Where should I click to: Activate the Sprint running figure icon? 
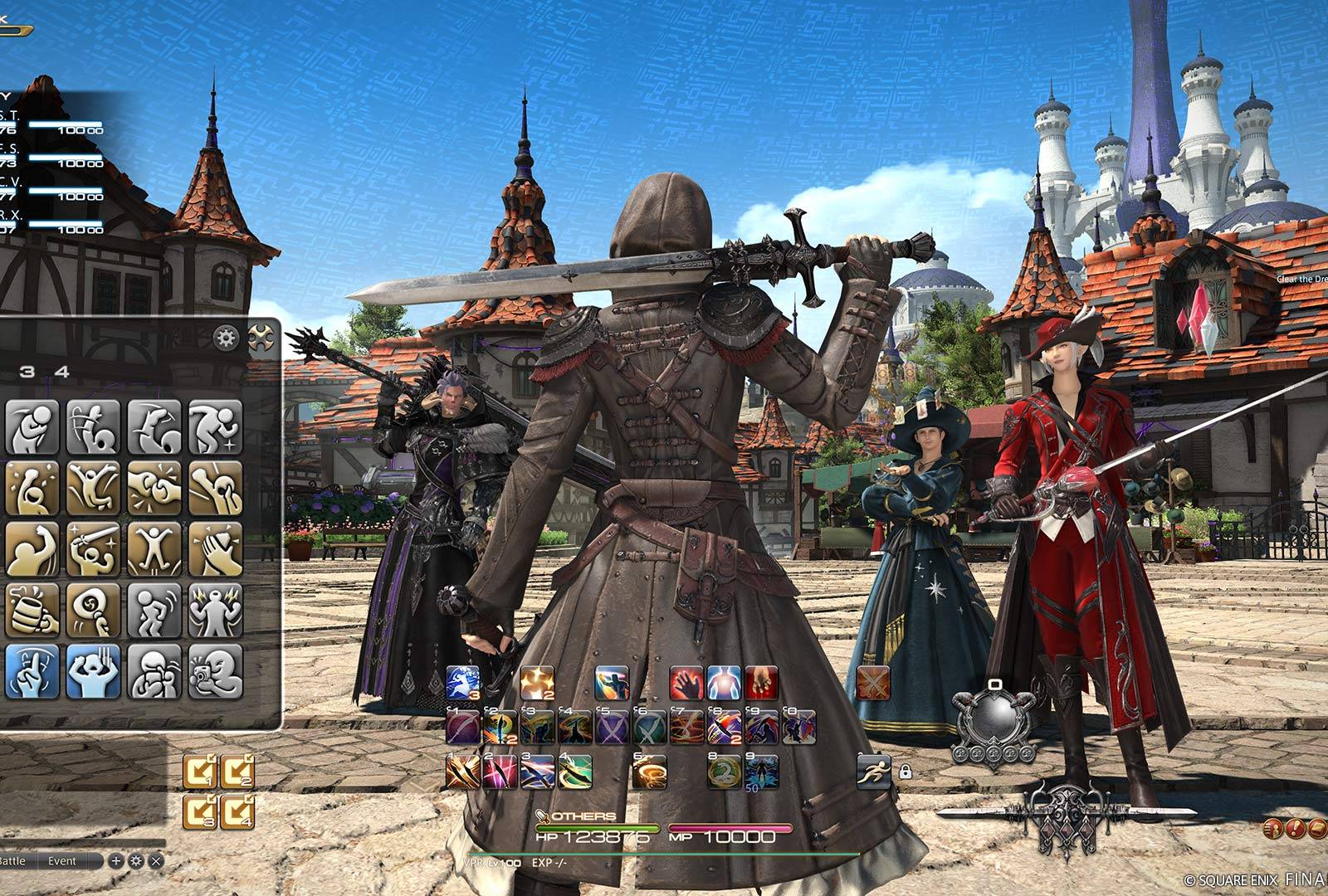coord(873,771)
